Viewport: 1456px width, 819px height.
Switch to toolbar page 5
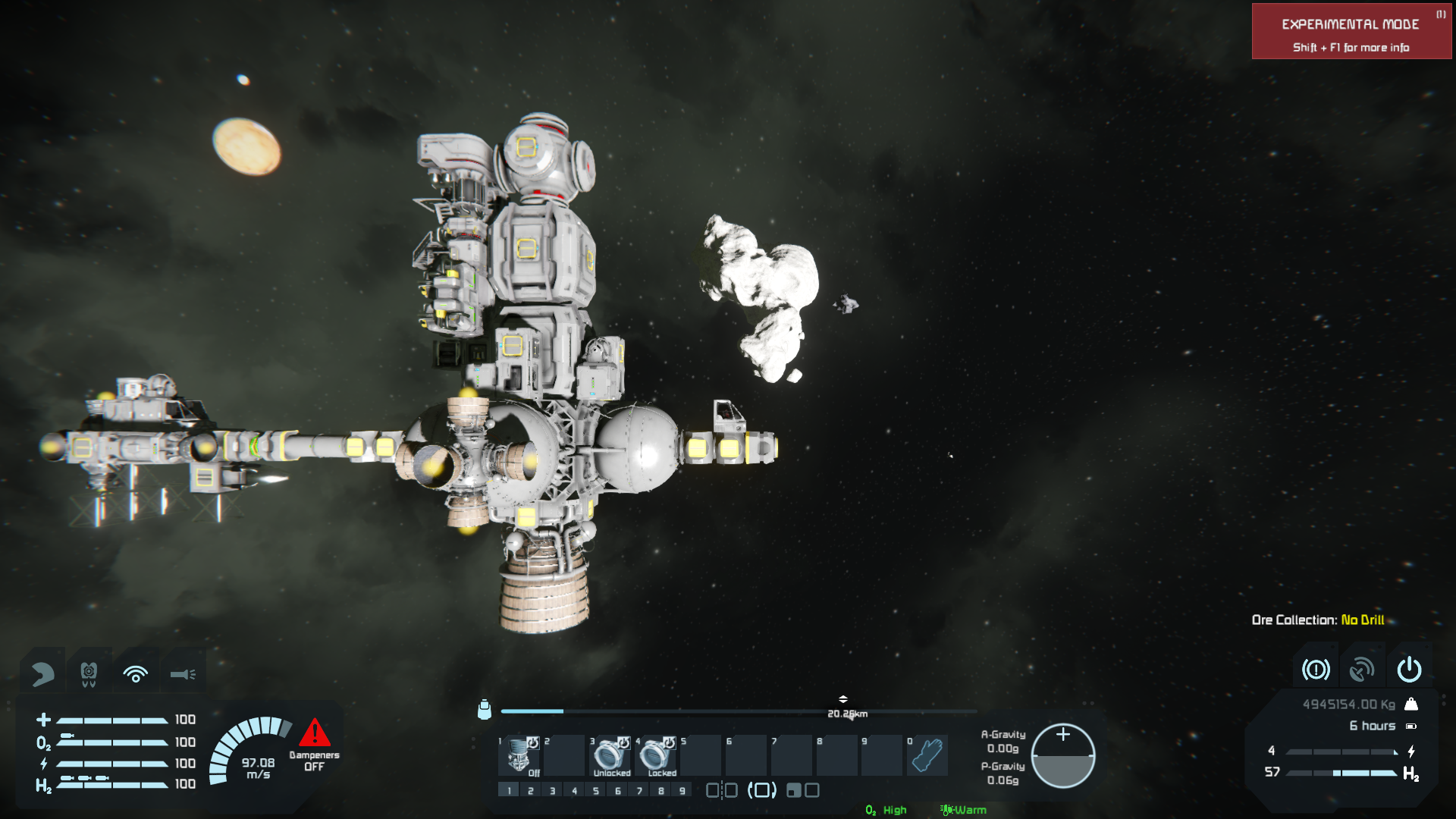(x=596, y=791)
